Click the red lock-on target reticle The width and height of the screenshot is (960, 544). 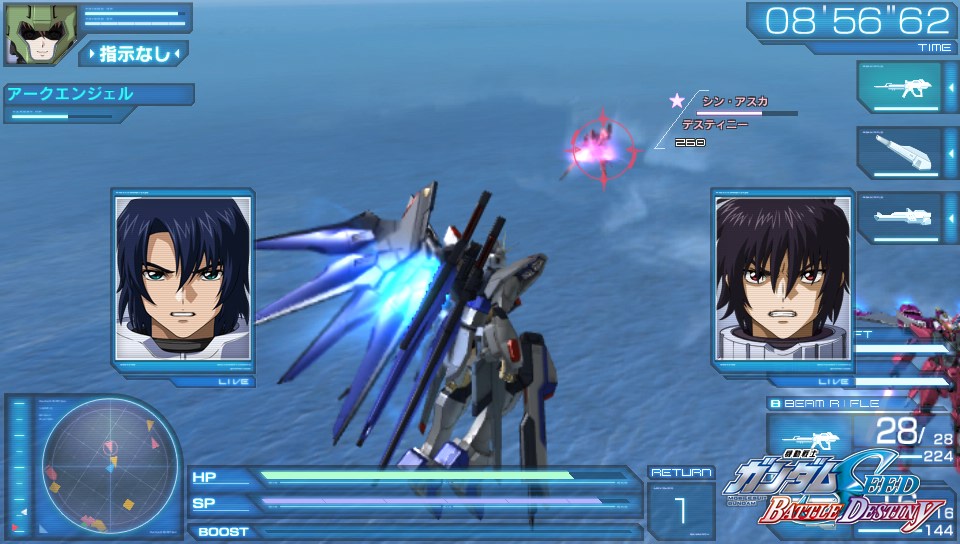[601, 151]
